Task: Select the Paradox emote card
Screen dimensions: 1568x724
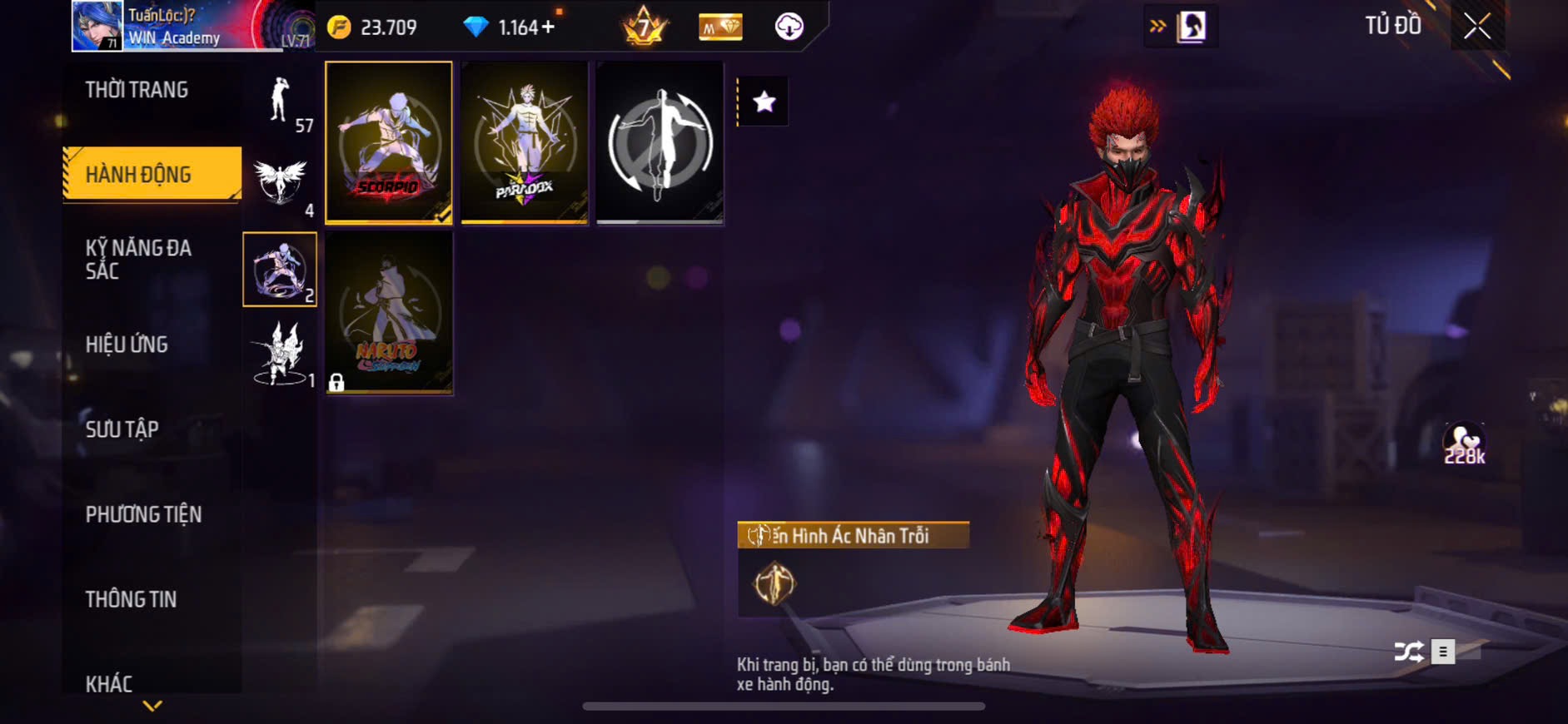Action: (525, 142)
